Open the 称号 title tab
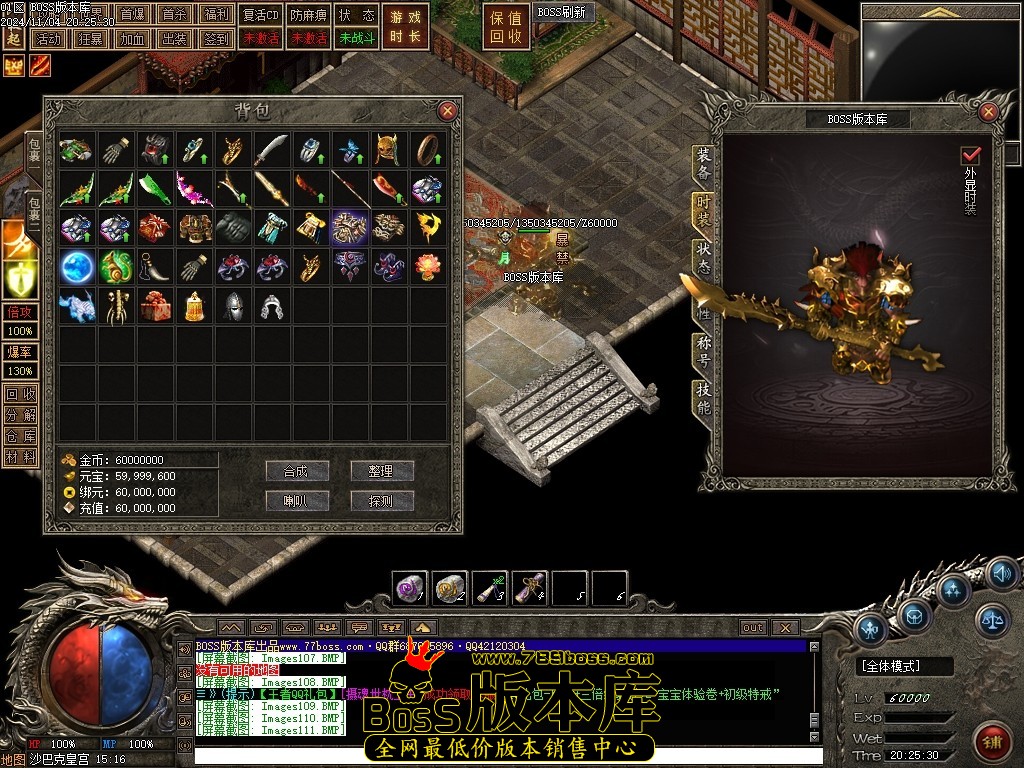 click(x=704, y=350)
